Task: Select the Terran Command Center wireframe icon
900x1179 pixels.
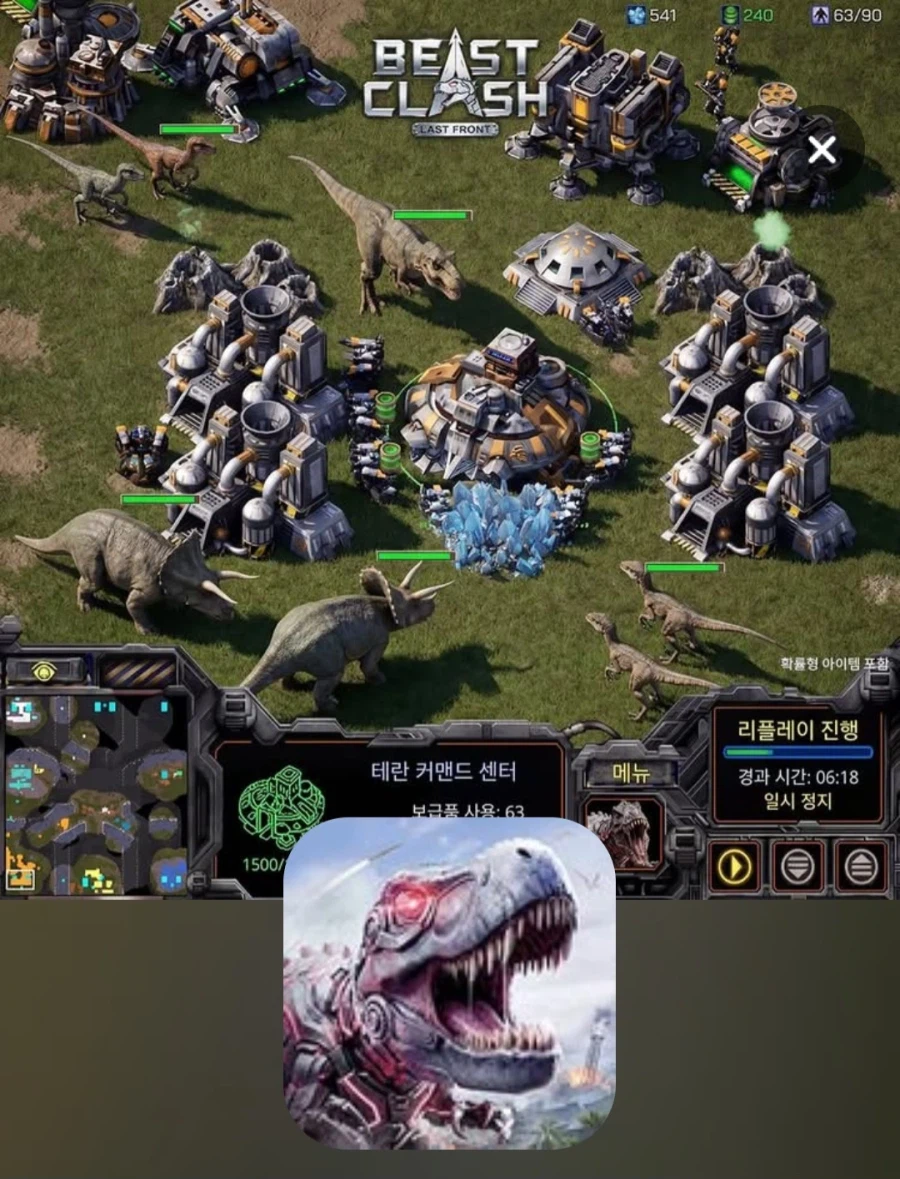Action: (x=283, y=807)
